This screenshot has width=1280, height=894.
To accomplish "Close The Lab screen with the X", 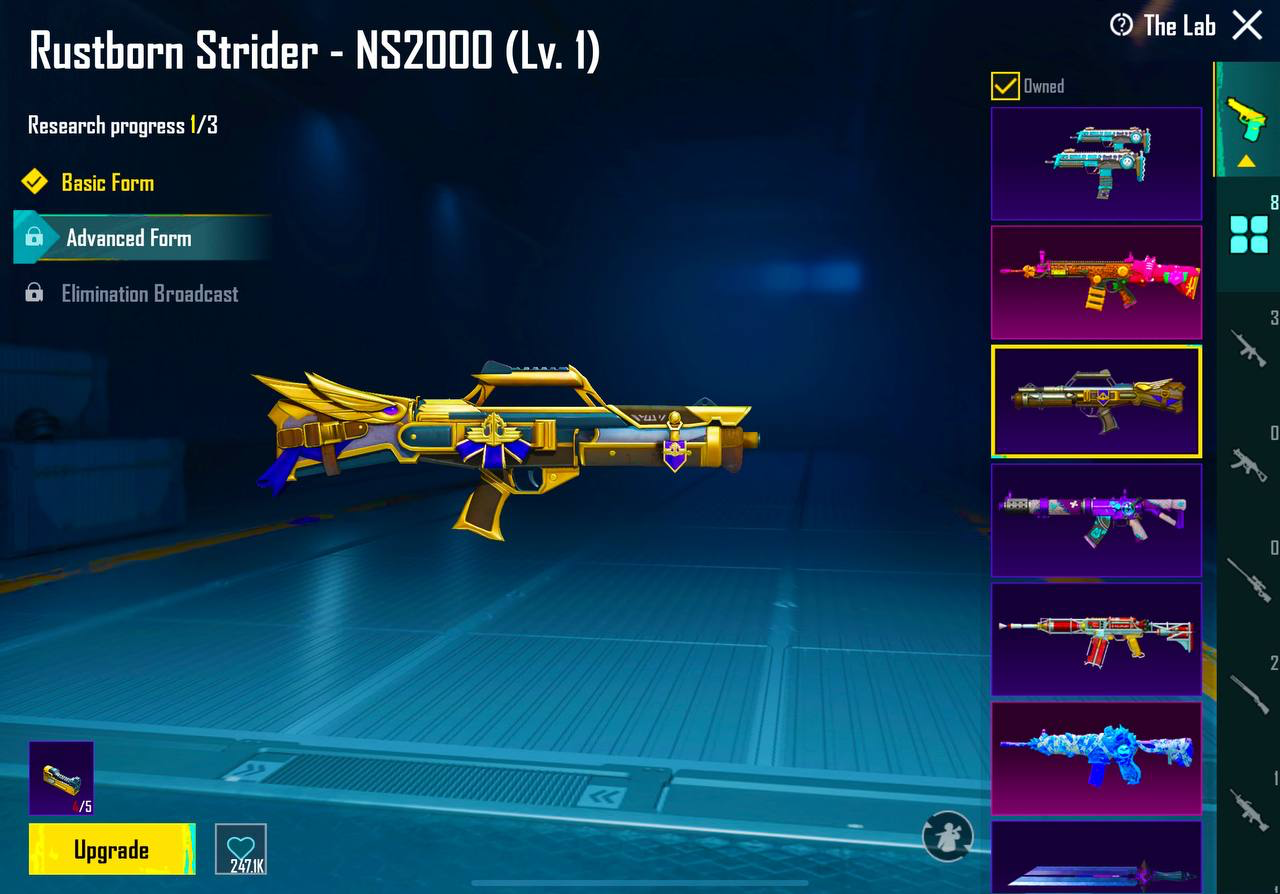I will click(x=1247, y=25).
